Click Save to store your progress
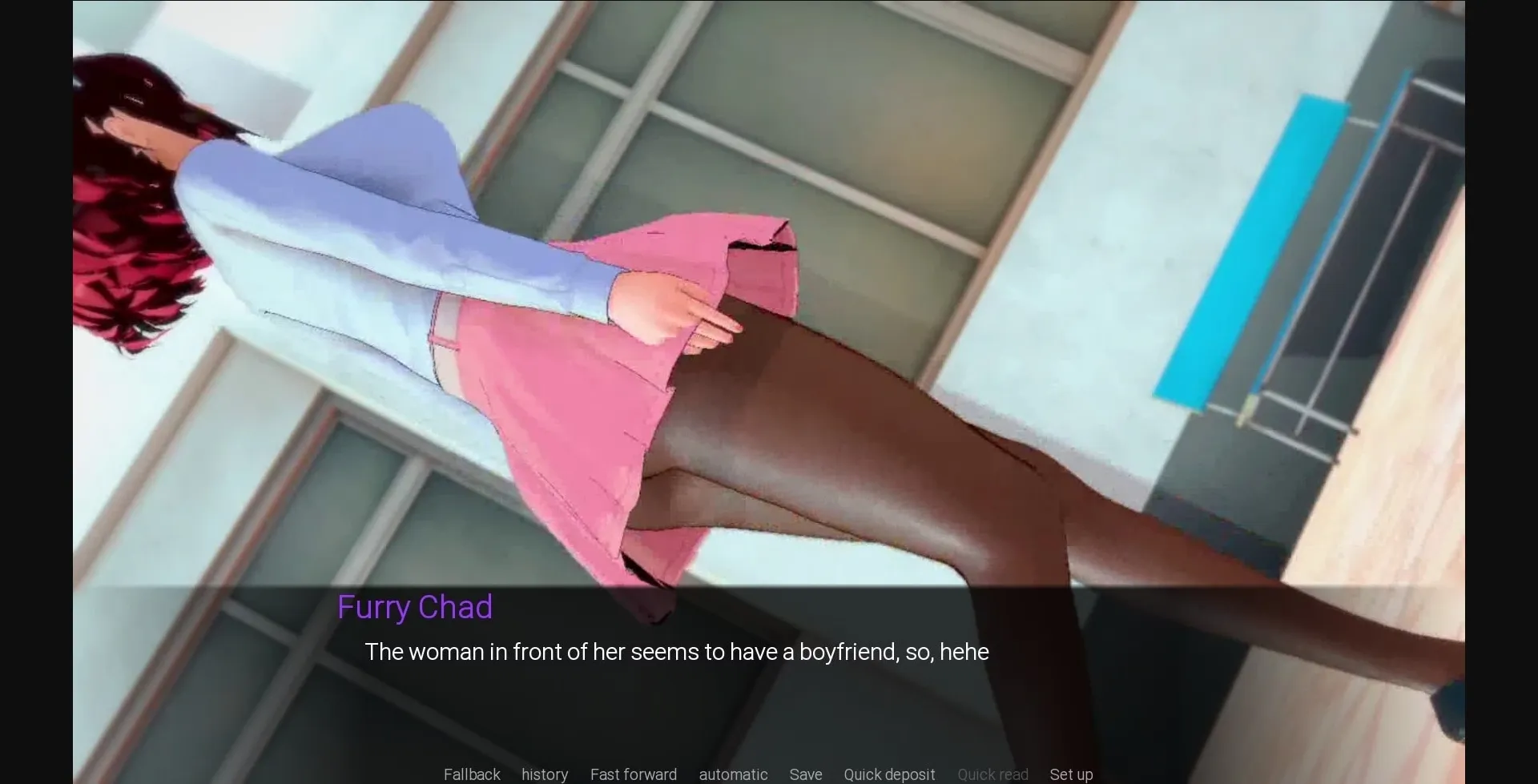Image resolution: width=1538 pixels, height=784 pixels. pos(805,774)
